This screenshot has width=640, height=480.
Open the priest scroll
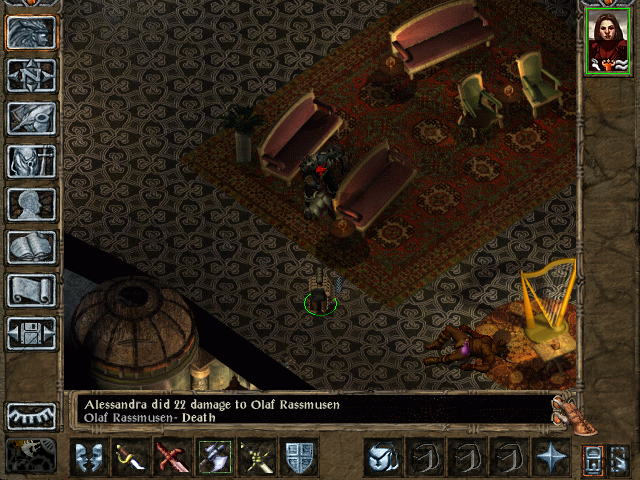click(x=31, y=290)
